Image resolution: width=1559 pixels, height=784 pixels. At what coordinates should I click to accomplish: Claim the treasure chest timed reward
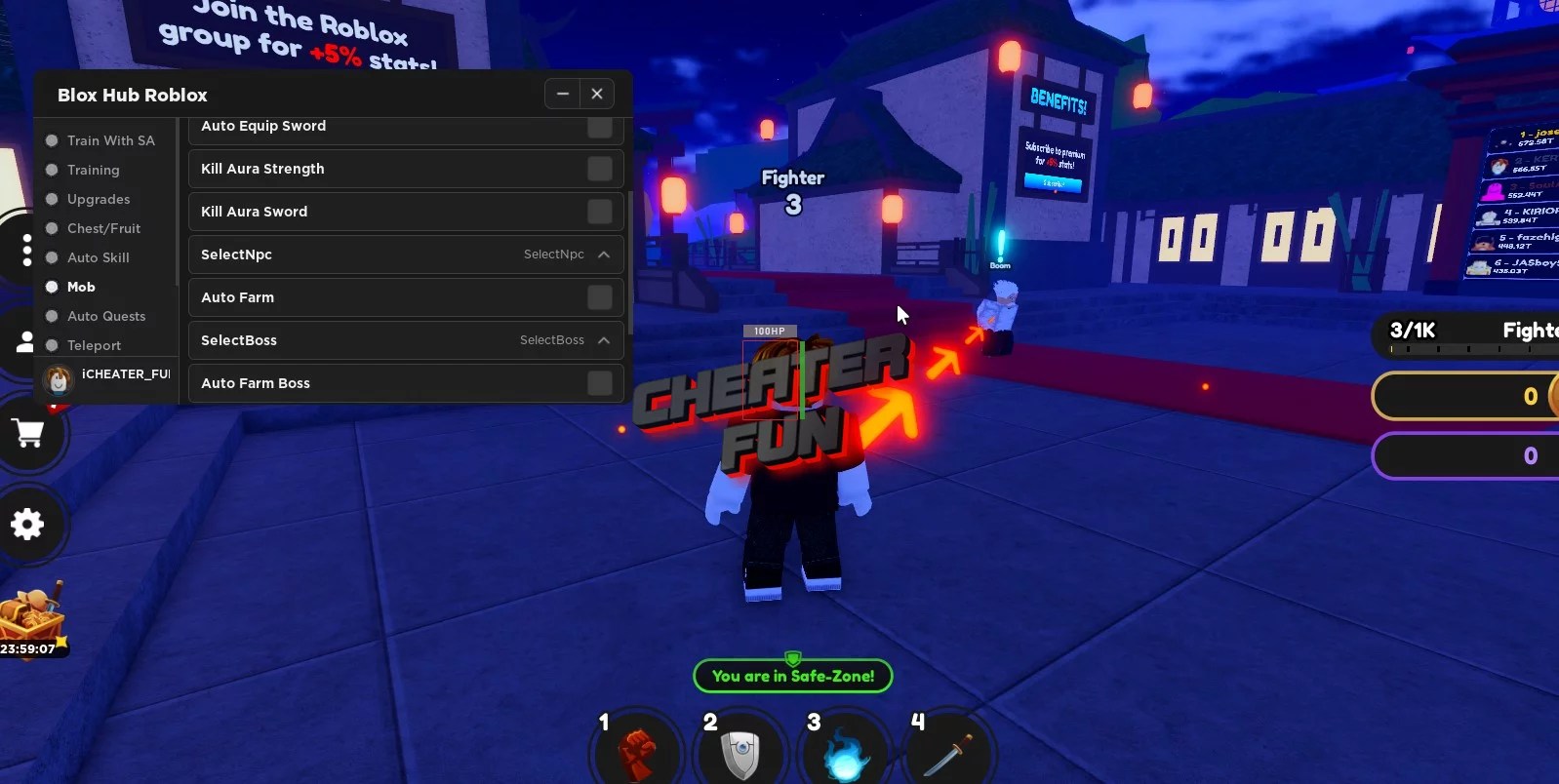[x=32, y=614]
